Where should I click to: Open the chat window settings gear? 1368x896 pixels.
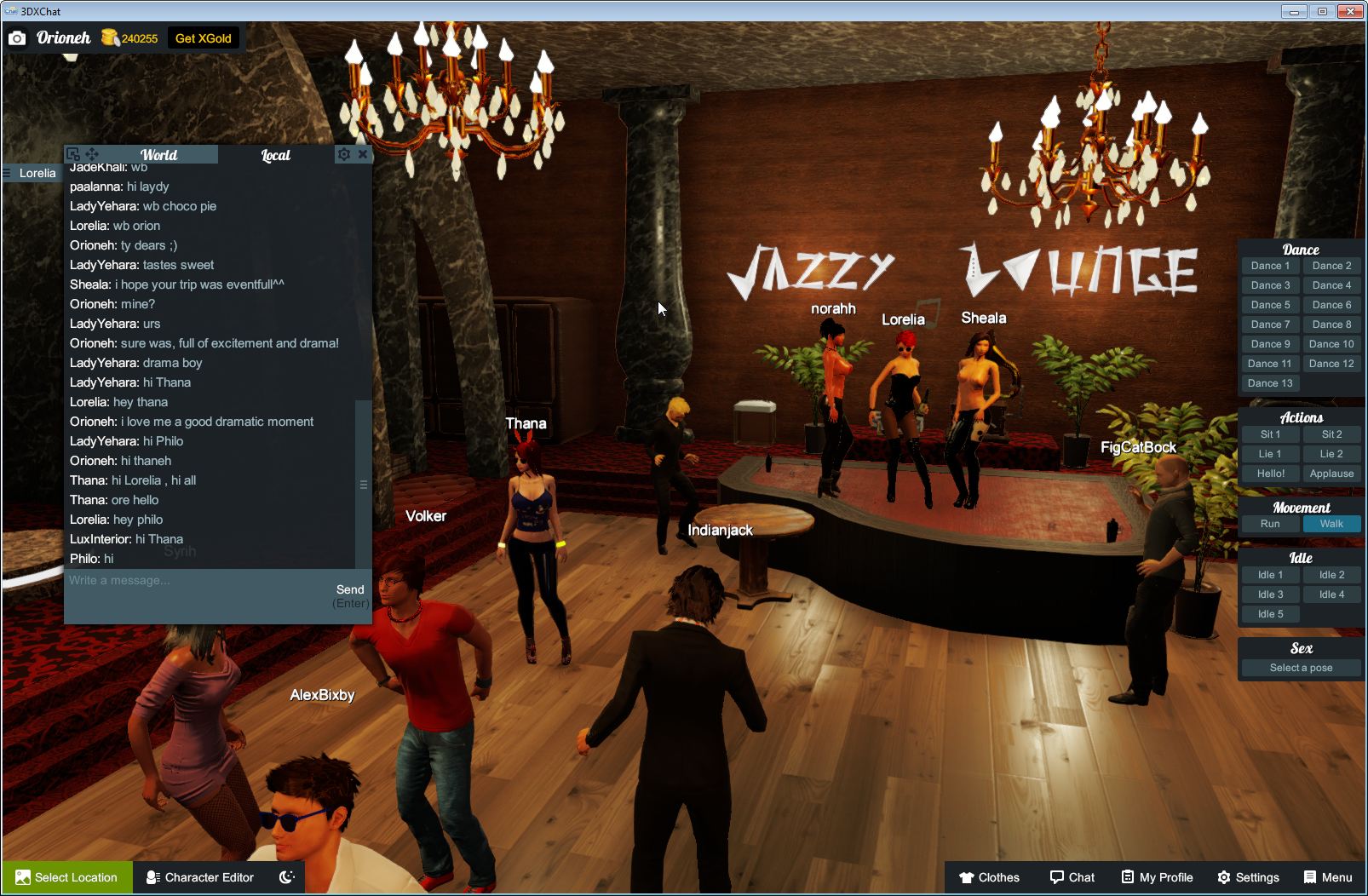(343, 154)
